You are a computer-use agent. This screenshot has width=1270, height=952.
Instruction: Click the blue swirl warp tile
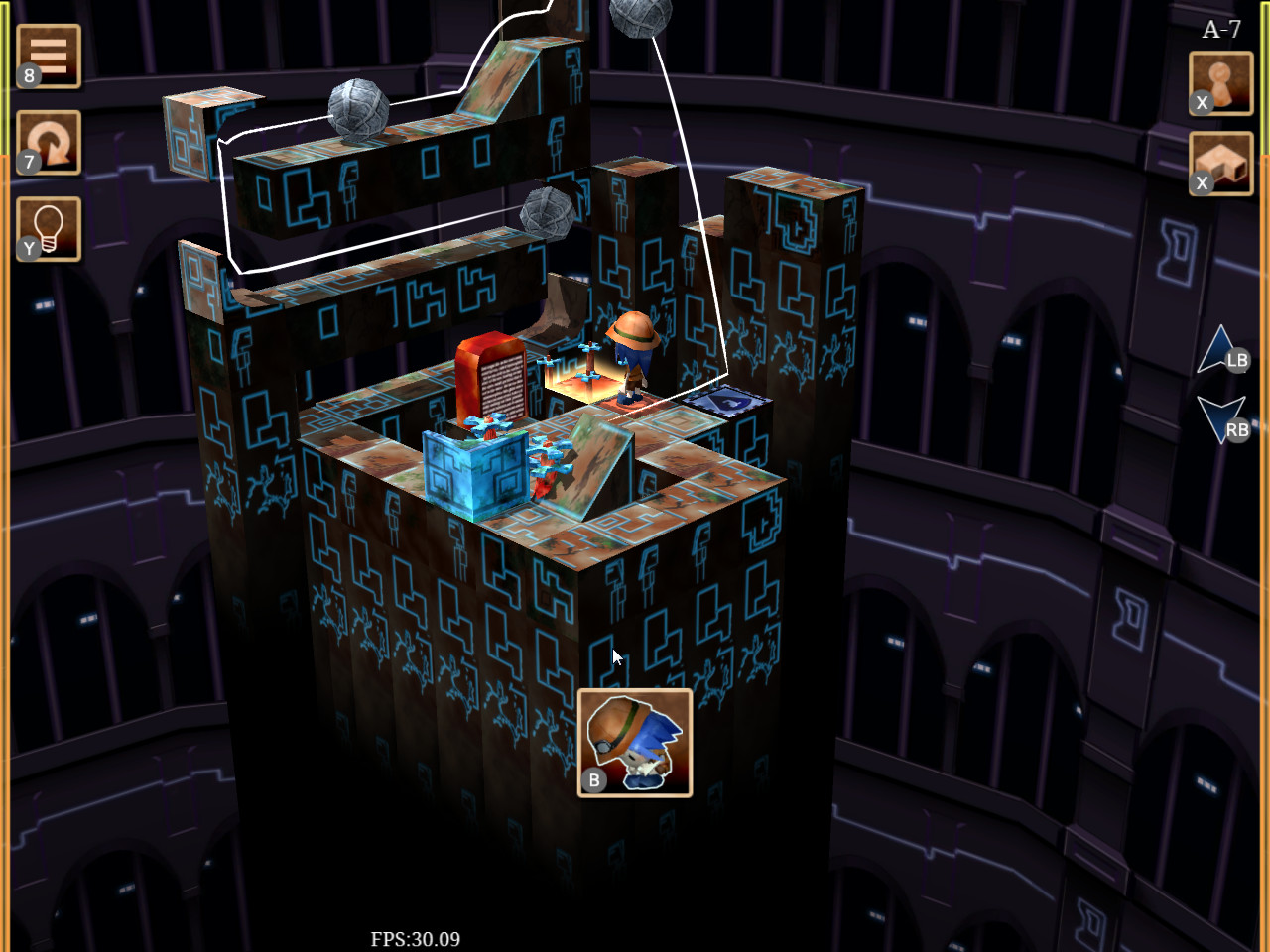[x=729, y=401]
